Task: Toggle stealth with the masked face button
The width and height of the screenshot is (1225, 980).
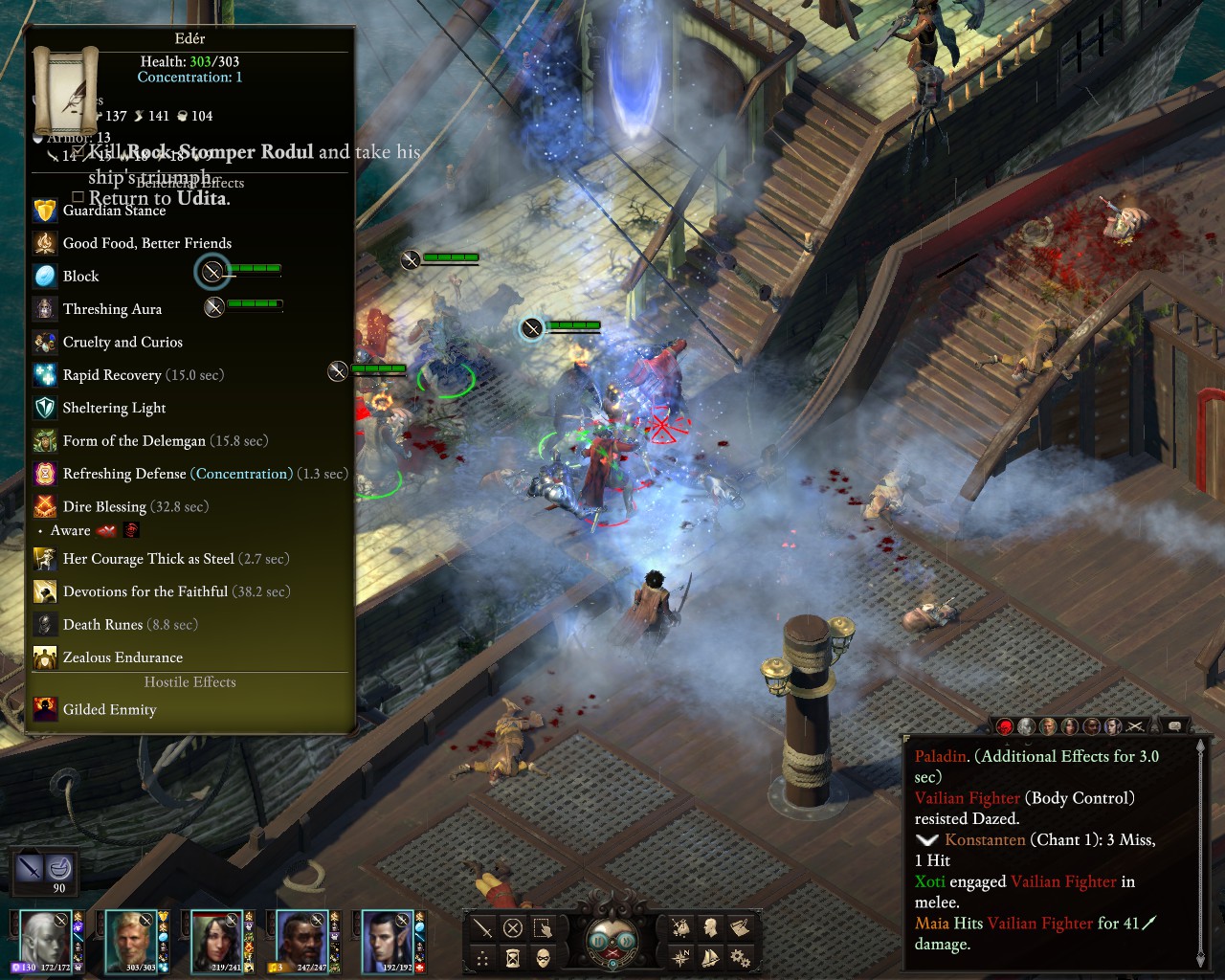Action: (x=543, y=958)
